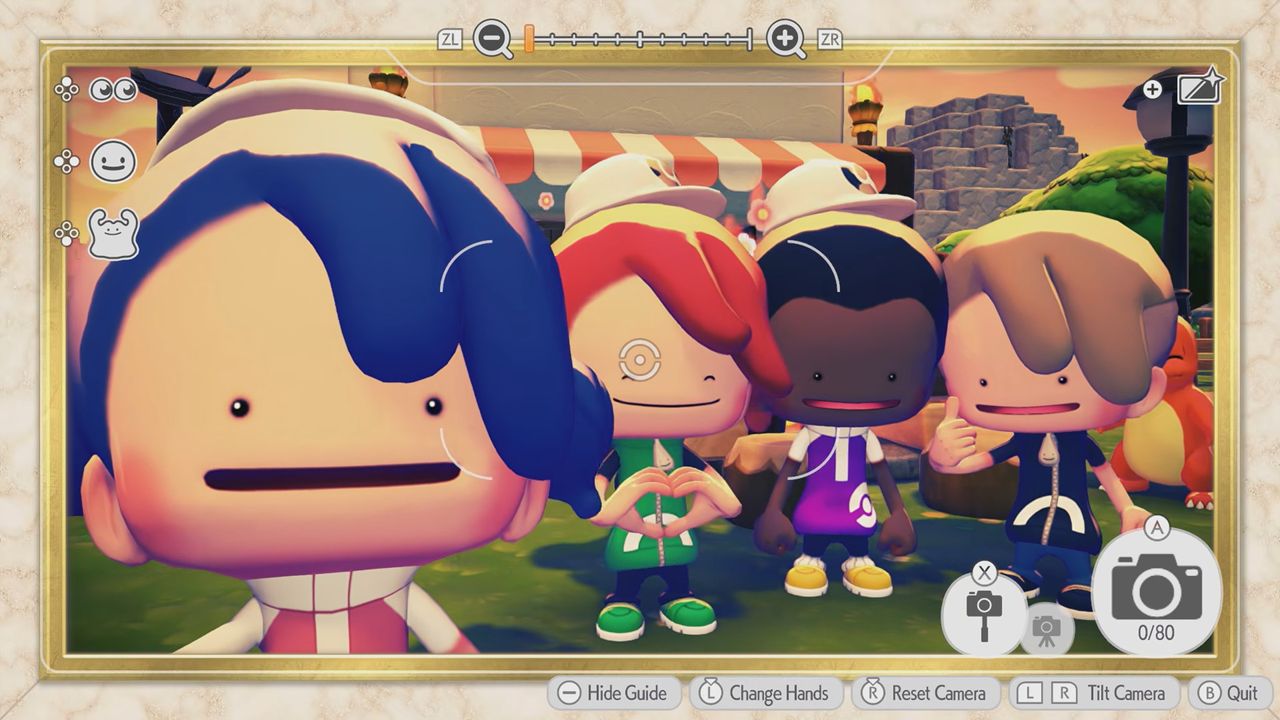Screen dimensions: 1280x720
Task: Click the ZR zoom-in magnifier icon
Action: [786, 40]
